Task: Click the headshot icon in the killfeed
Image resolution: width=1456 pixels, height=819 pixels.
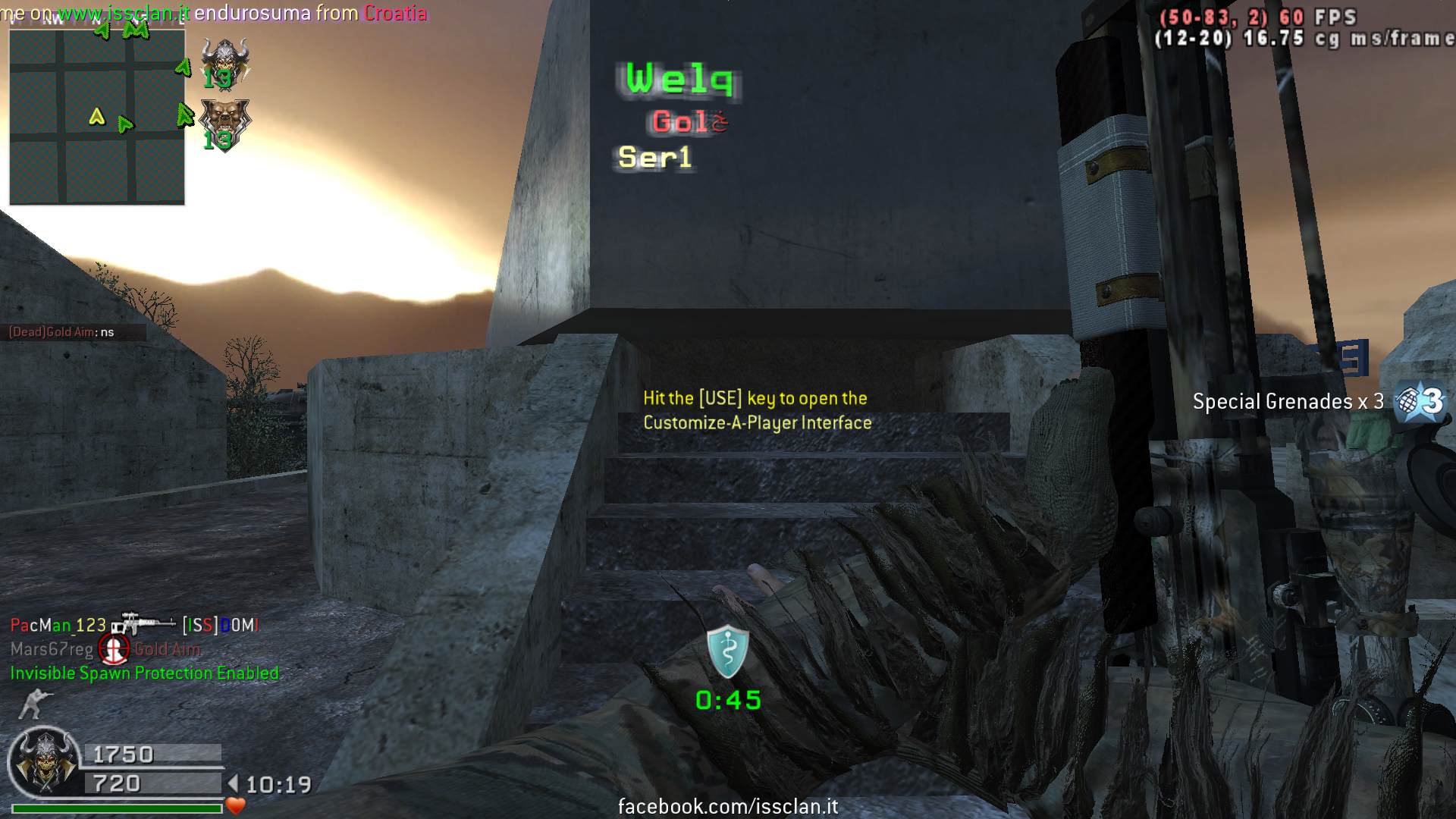Action: [x=114, y=649]
